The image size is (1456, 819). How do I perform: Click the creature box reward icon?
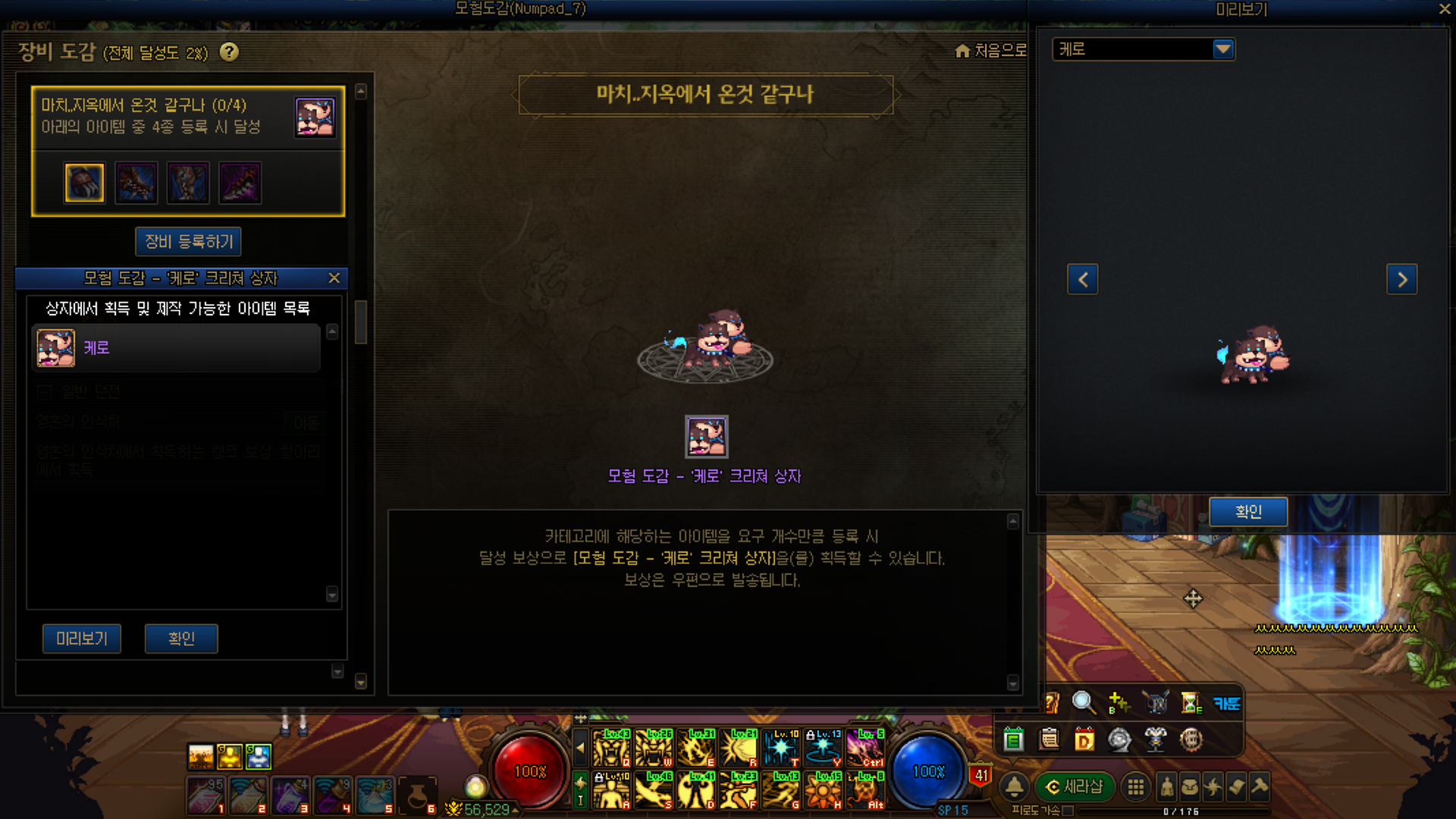(x=706, y=437)
